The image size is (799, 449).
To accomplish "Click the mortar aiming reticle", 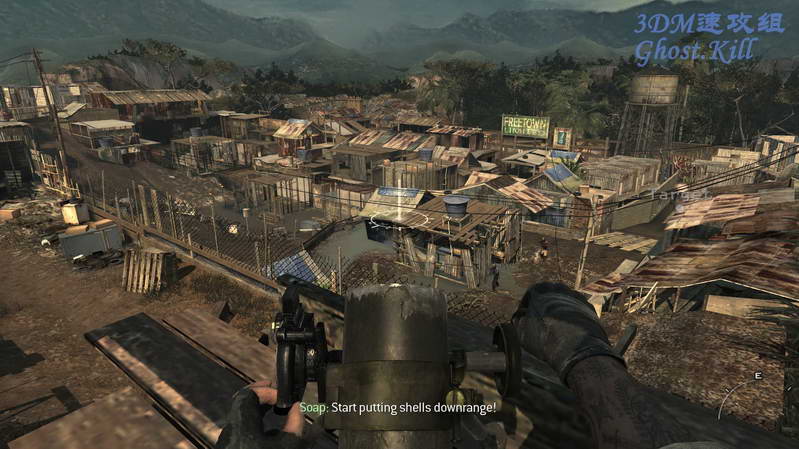I will coord(397,216).
